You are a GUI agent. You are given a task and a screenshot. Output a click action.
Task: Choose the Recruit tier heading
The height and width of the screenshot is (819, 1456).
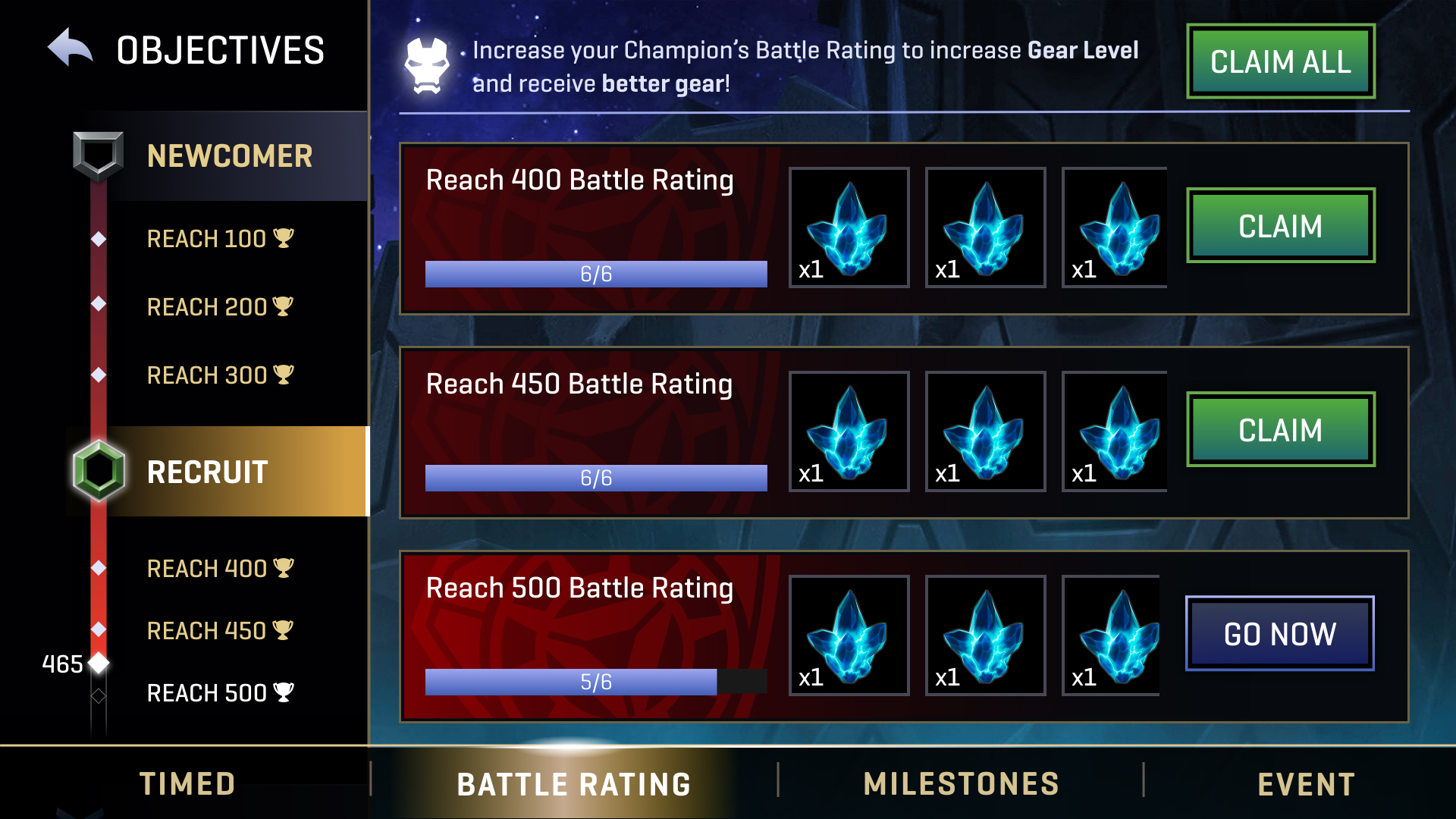coord(208,472)
